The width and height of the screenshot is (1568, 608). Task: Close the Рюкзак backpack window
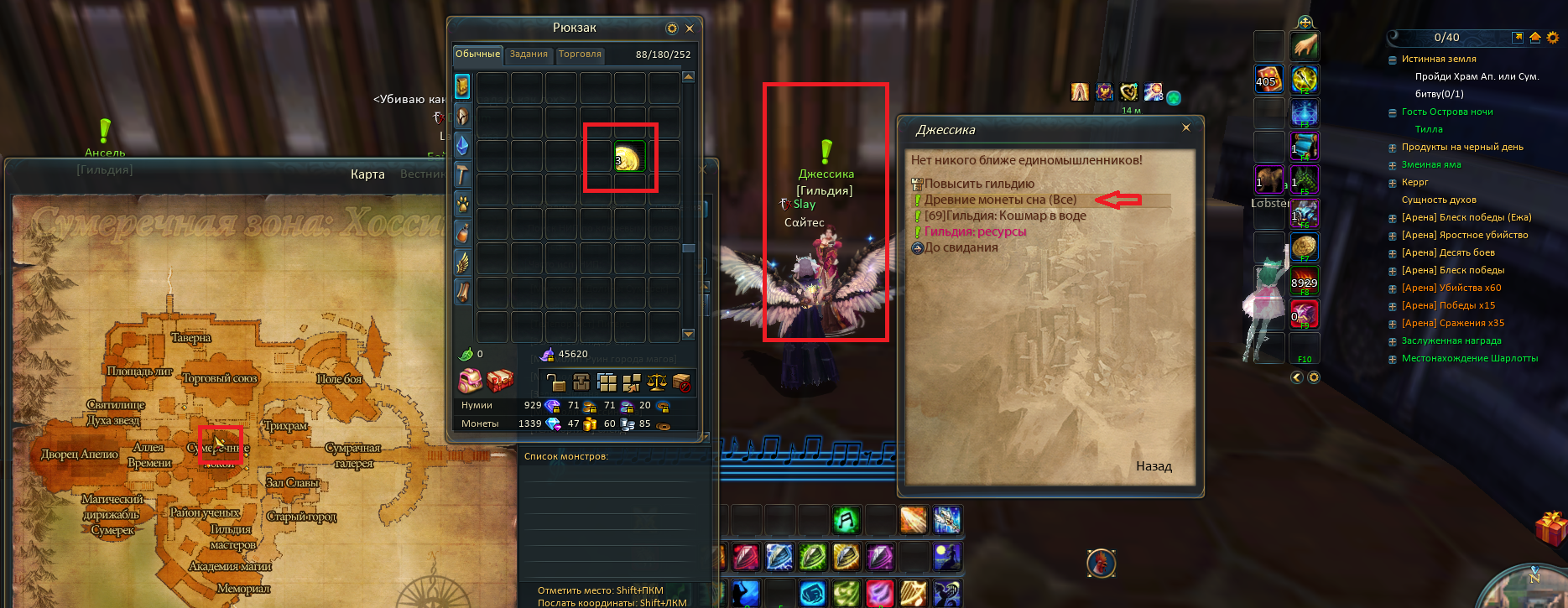tap(690, 29)
